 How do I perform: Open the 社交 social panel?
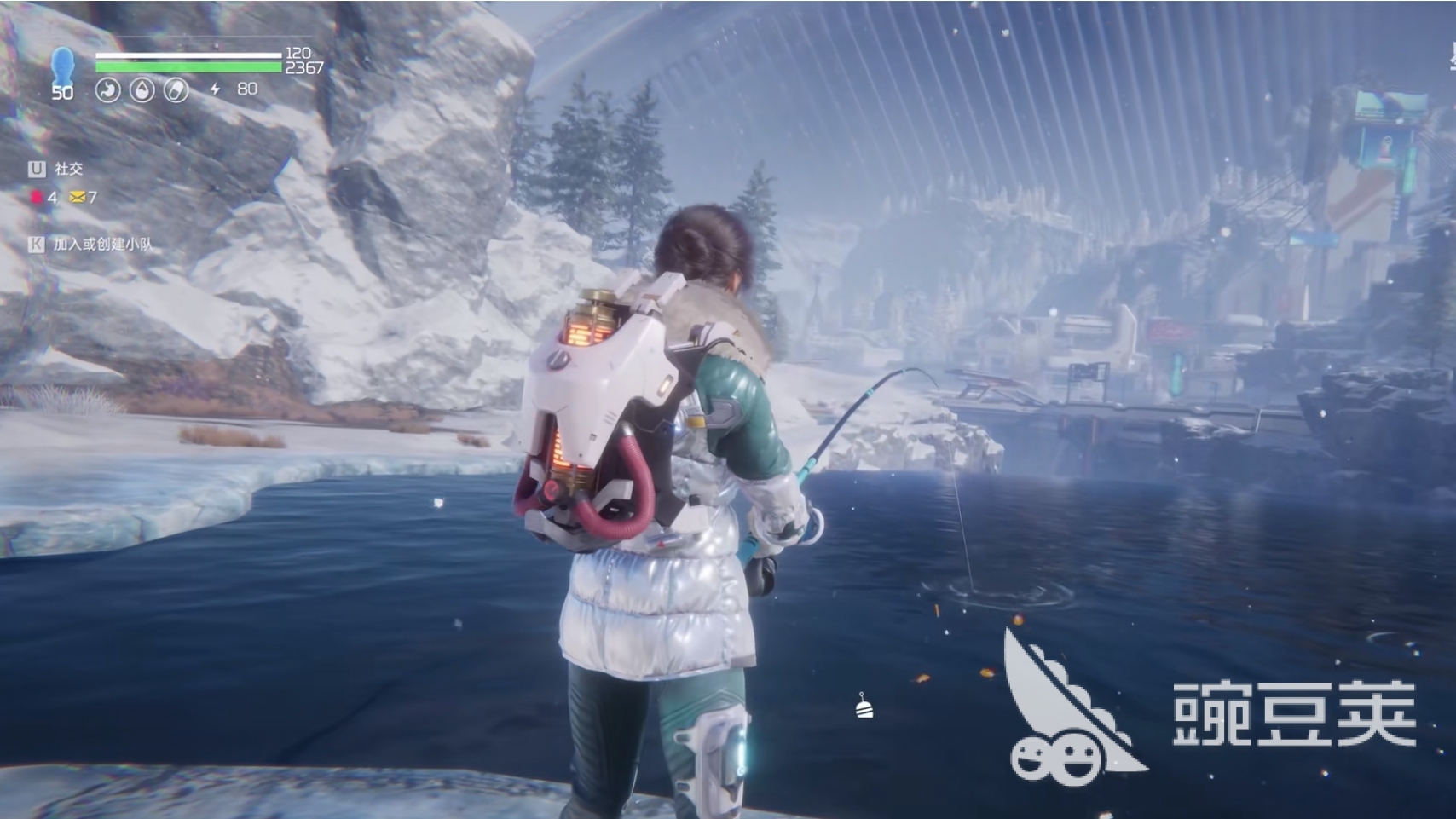(x=67, y=169)
